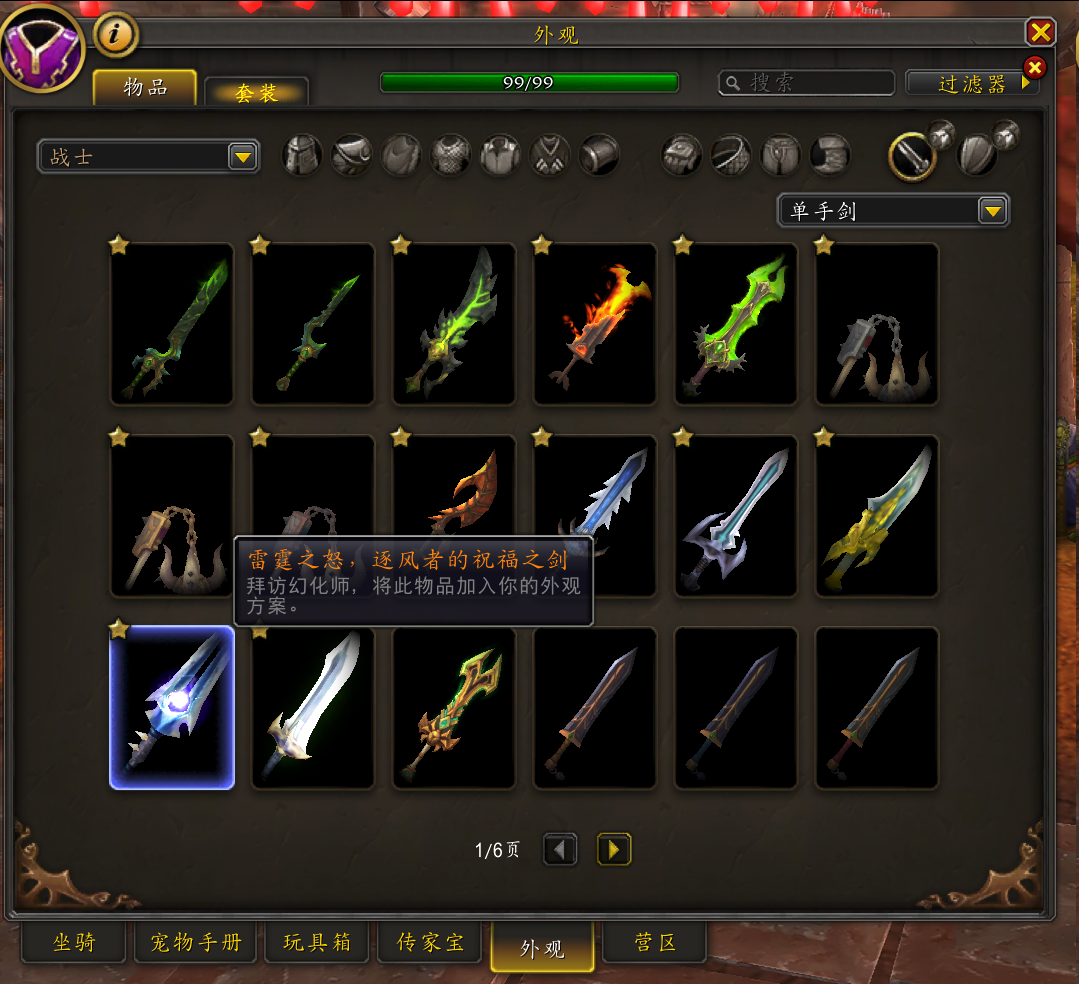Open the 传家宝 heirlooms tab
This screenshot has width=1079, height=984.
430,942
